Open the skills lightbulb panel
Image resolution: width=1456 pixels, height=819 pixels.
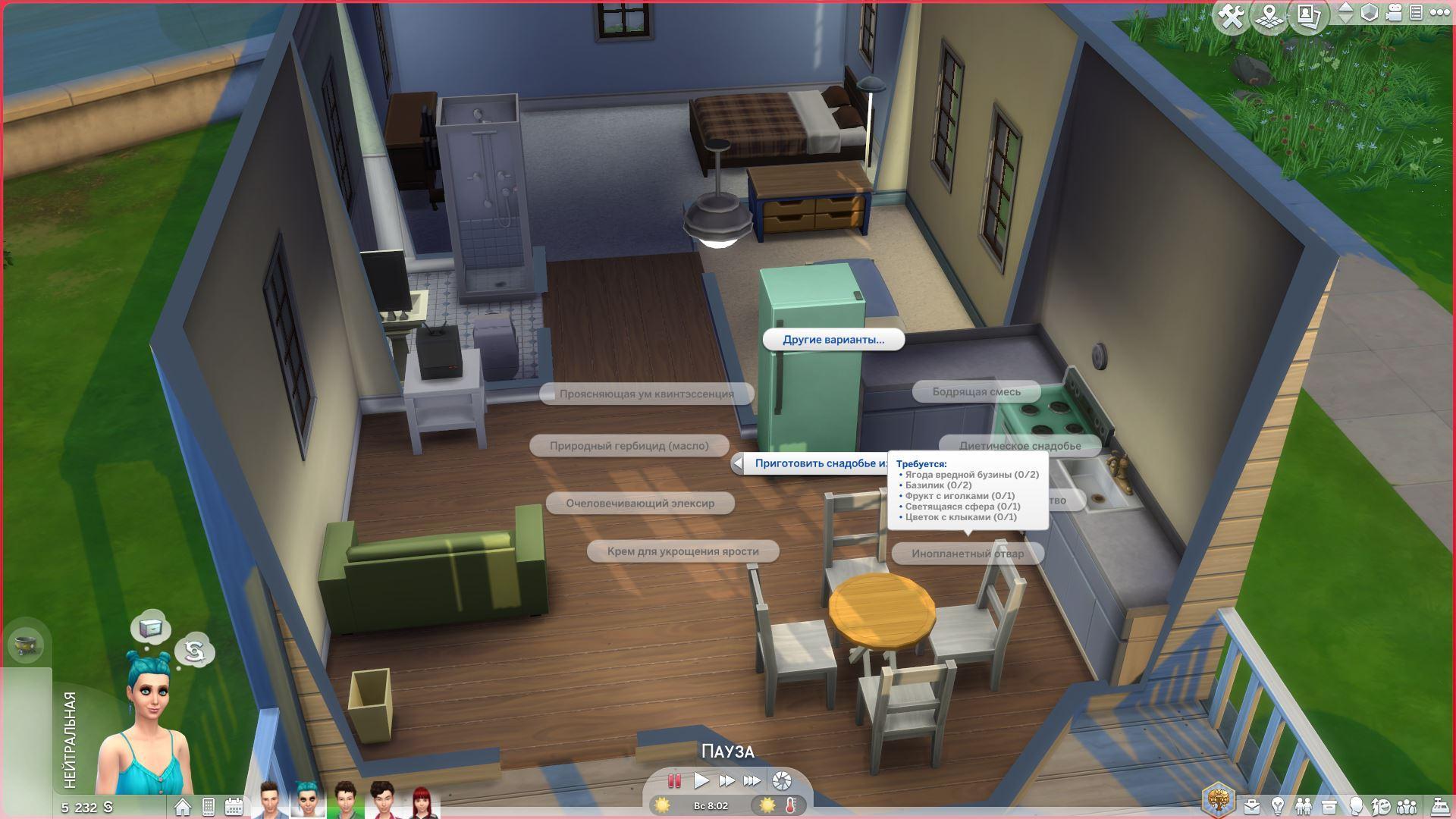click(x=1278, y=805)
